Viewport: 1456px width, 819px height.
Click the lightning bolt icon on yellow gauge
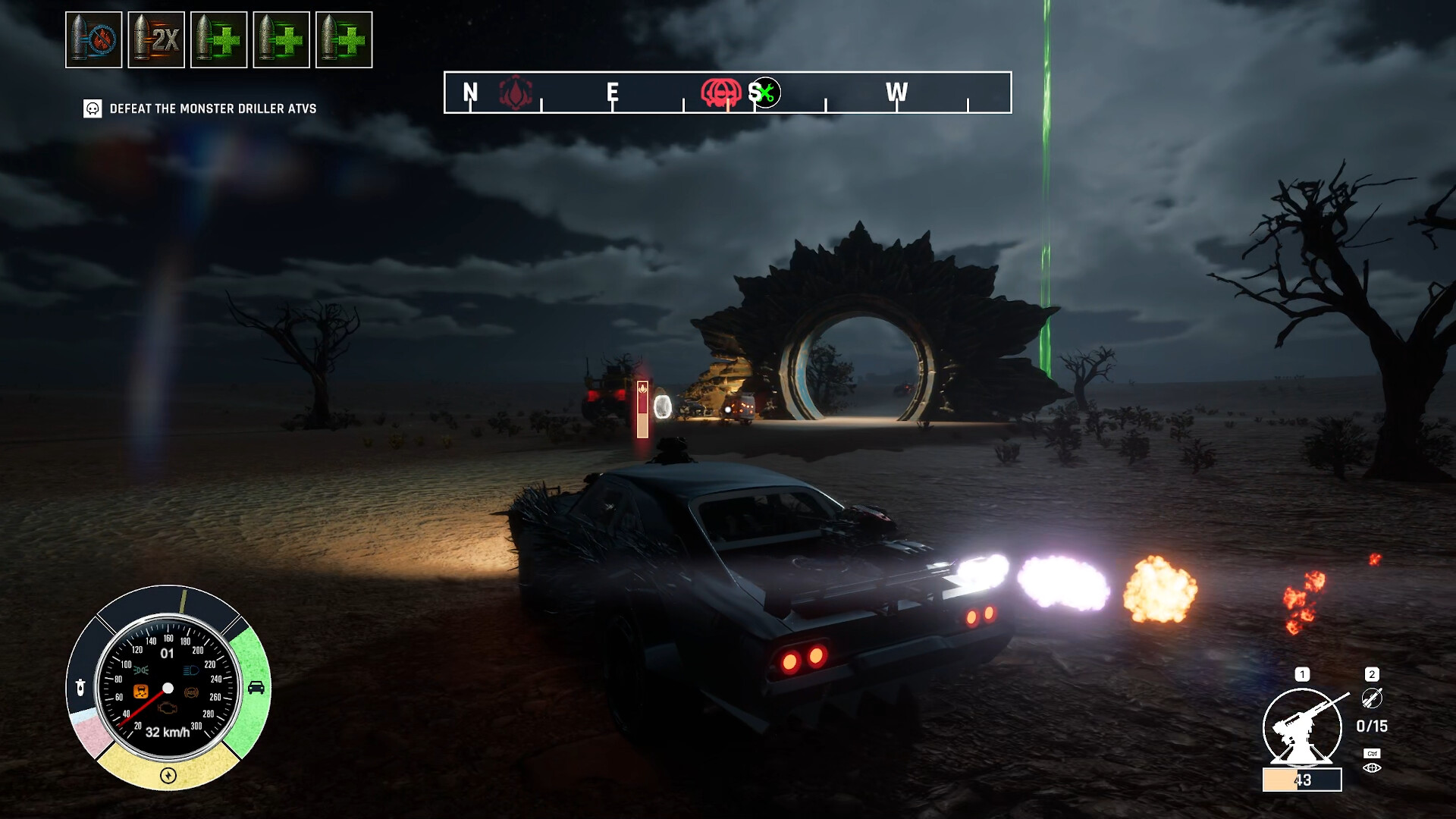(168, 775)
